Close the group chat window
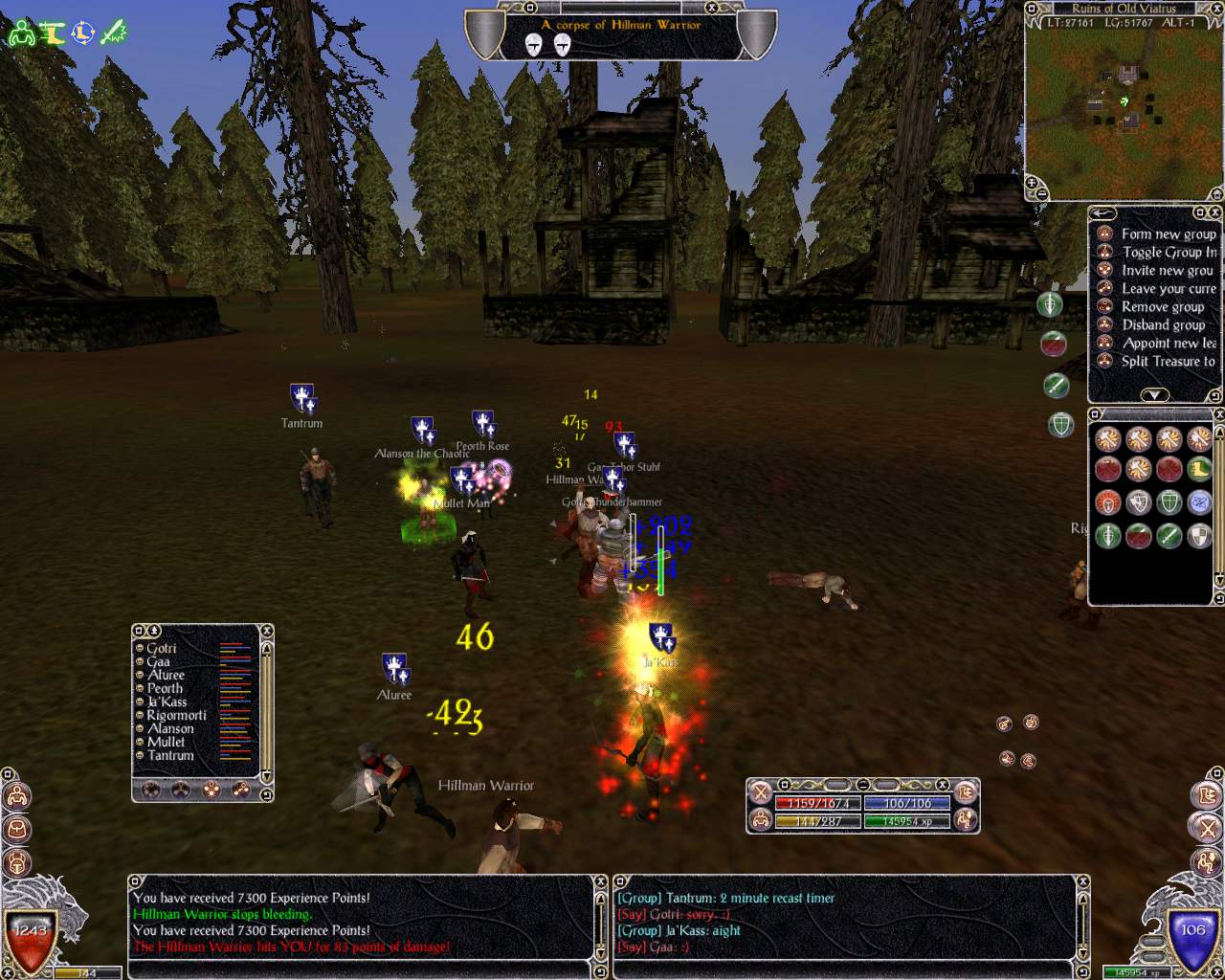Screen dimensions: 1225x980 point(1082,881)
